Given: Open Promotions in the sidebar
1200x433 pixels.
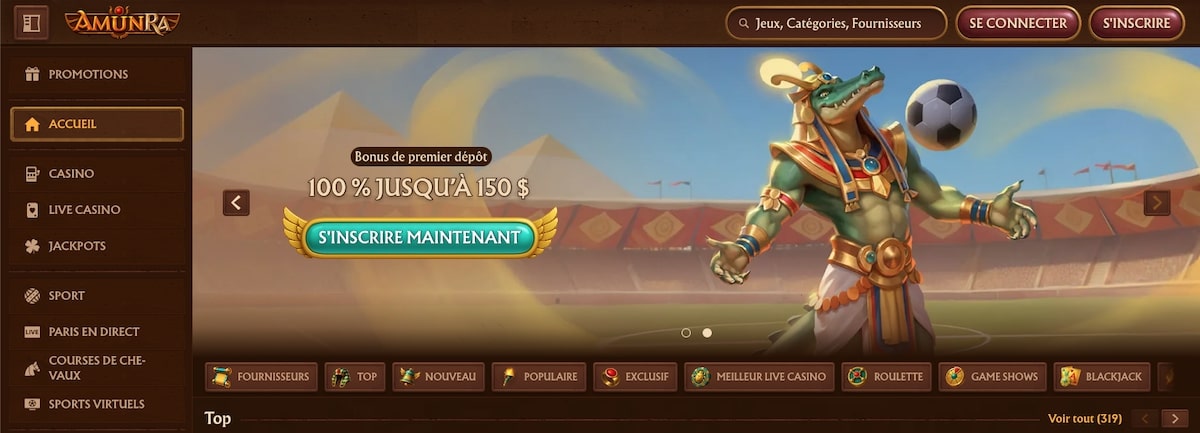Looking at the screenshot, I should tap(88, 74).
